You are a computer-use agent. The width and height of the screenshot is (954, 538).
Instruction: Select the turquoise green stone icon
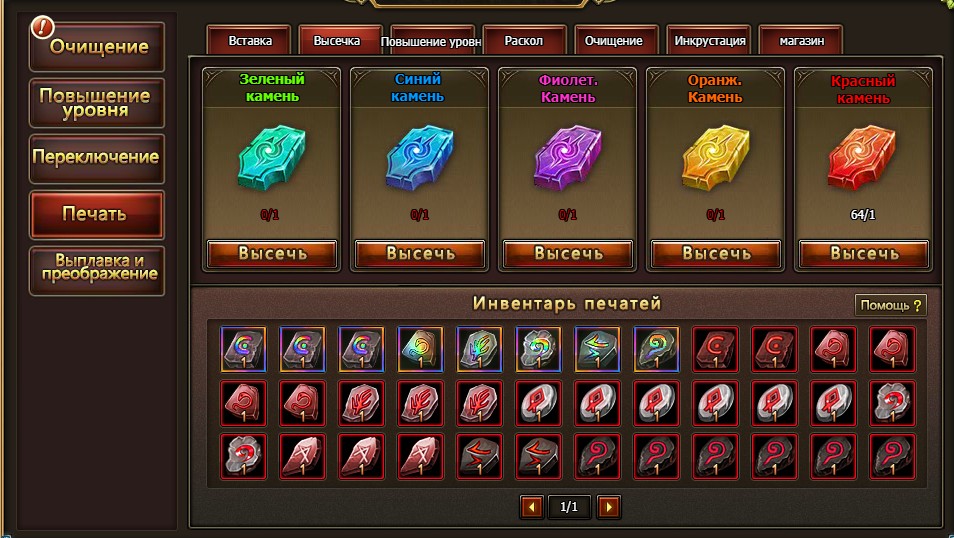click(x=271, y=159)
